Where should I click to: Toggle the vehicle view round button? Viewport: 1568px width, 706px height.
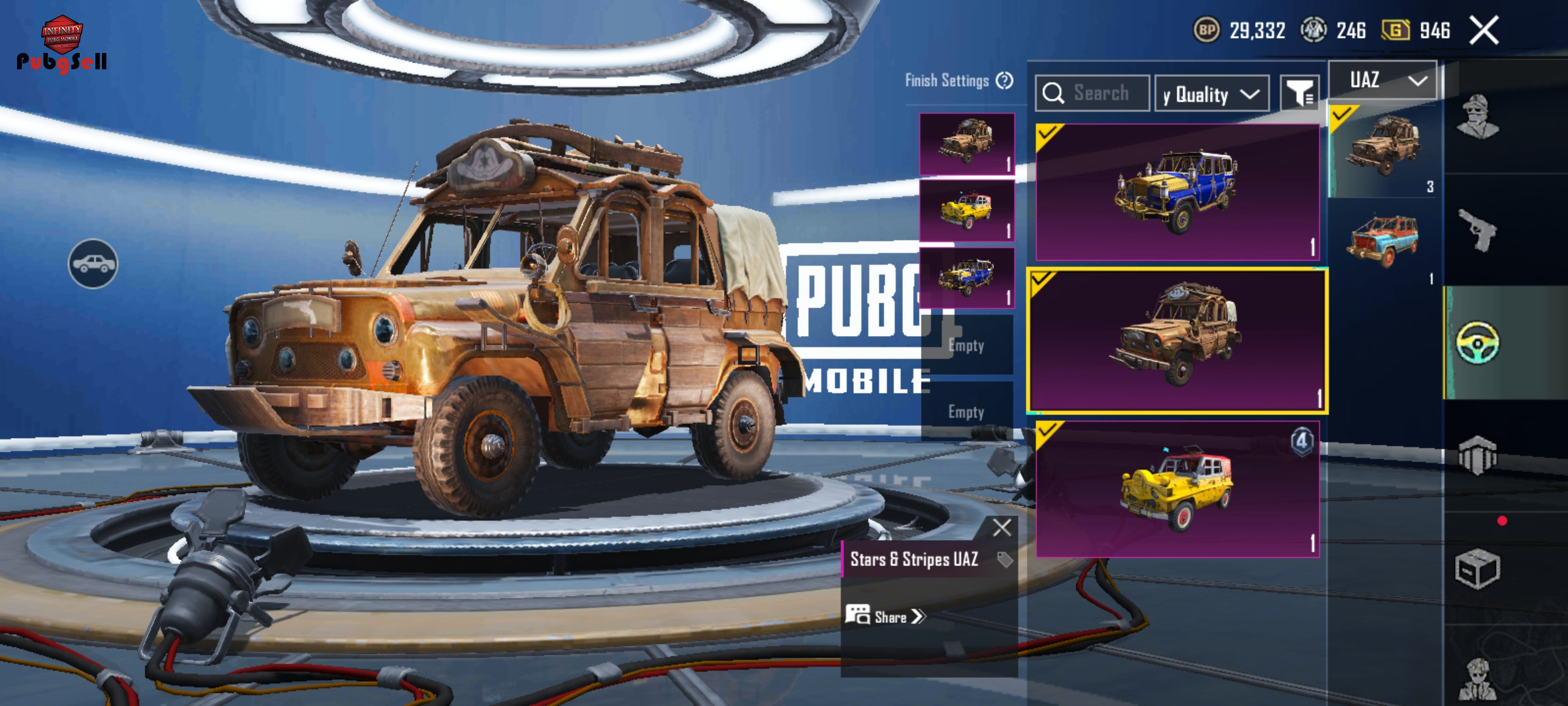tap(93, 263)
